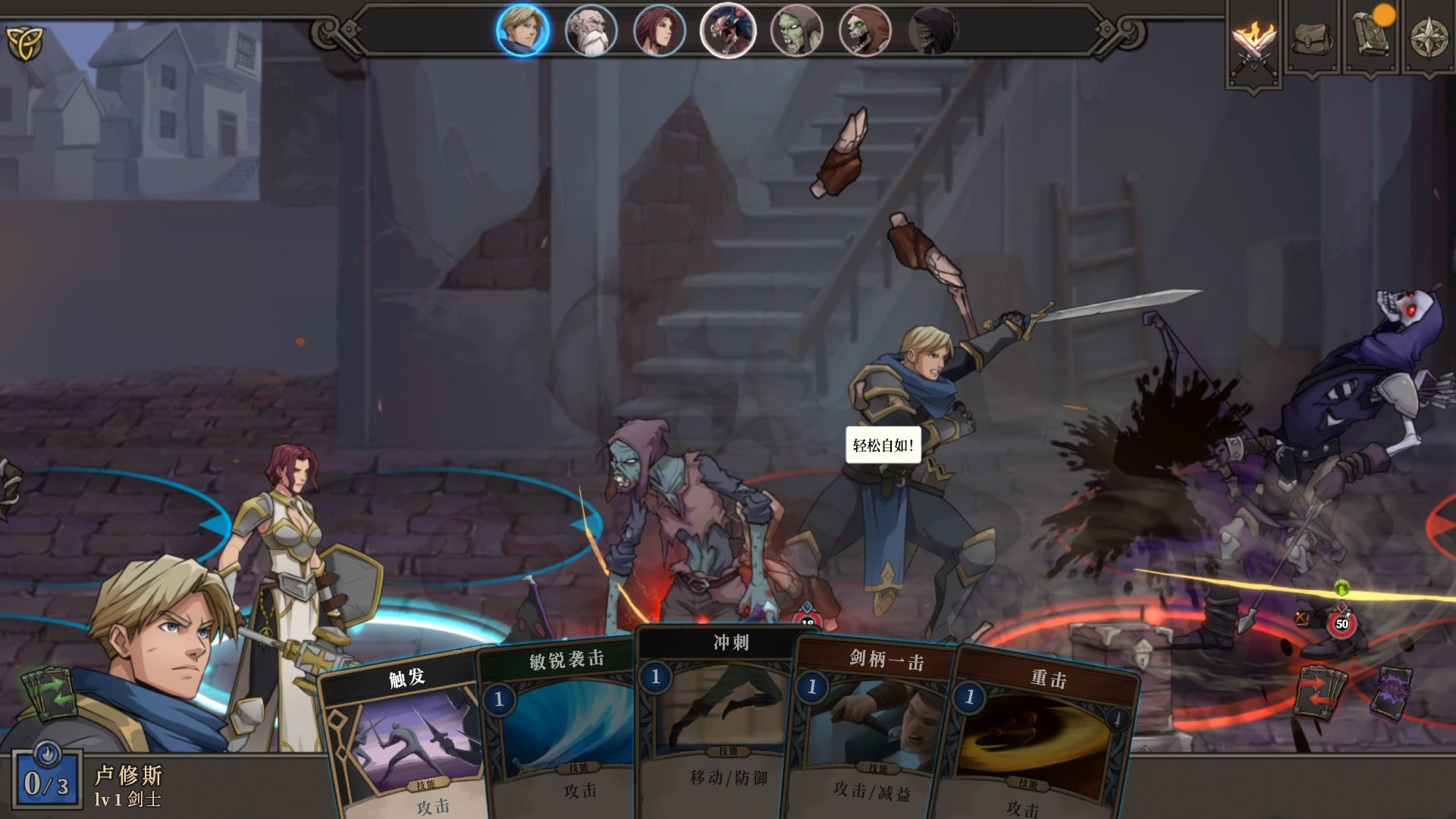Open the discard pile with red arrows
The height and width of the screenshot is (819, 1456).
(x=1321, y=690)
